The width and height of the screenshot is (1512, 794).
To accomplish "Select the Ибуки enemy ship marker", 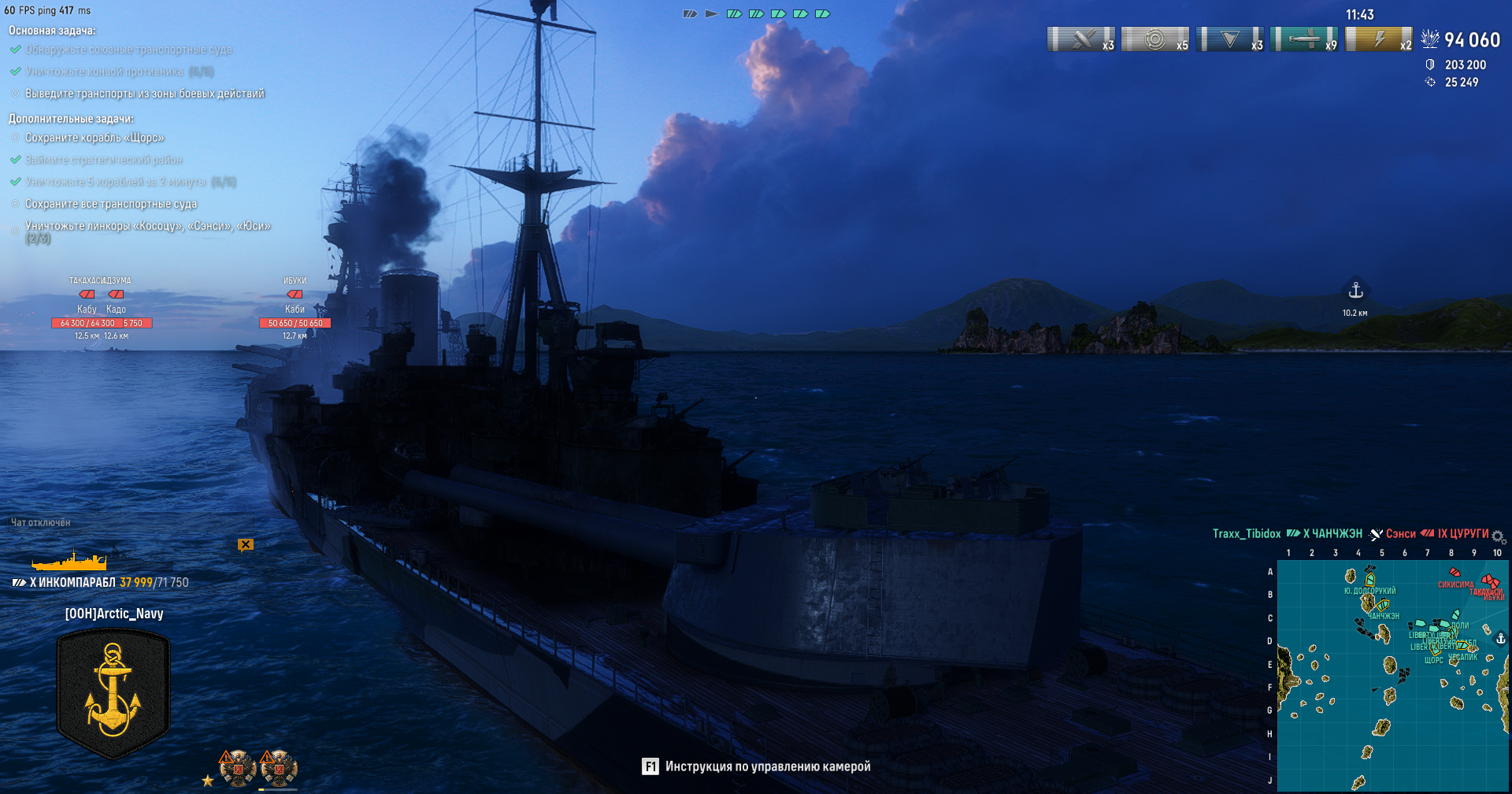I will pos(295,295).
